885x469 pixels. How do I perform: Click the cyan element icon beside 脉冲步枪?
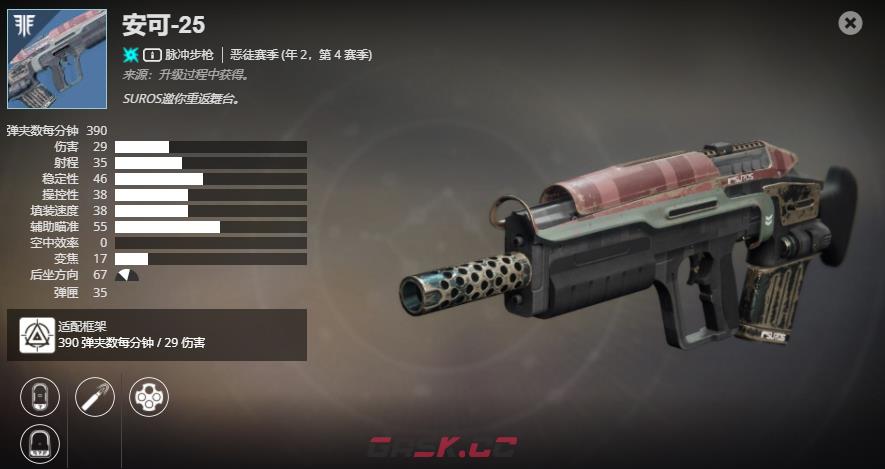pos(130,54)
